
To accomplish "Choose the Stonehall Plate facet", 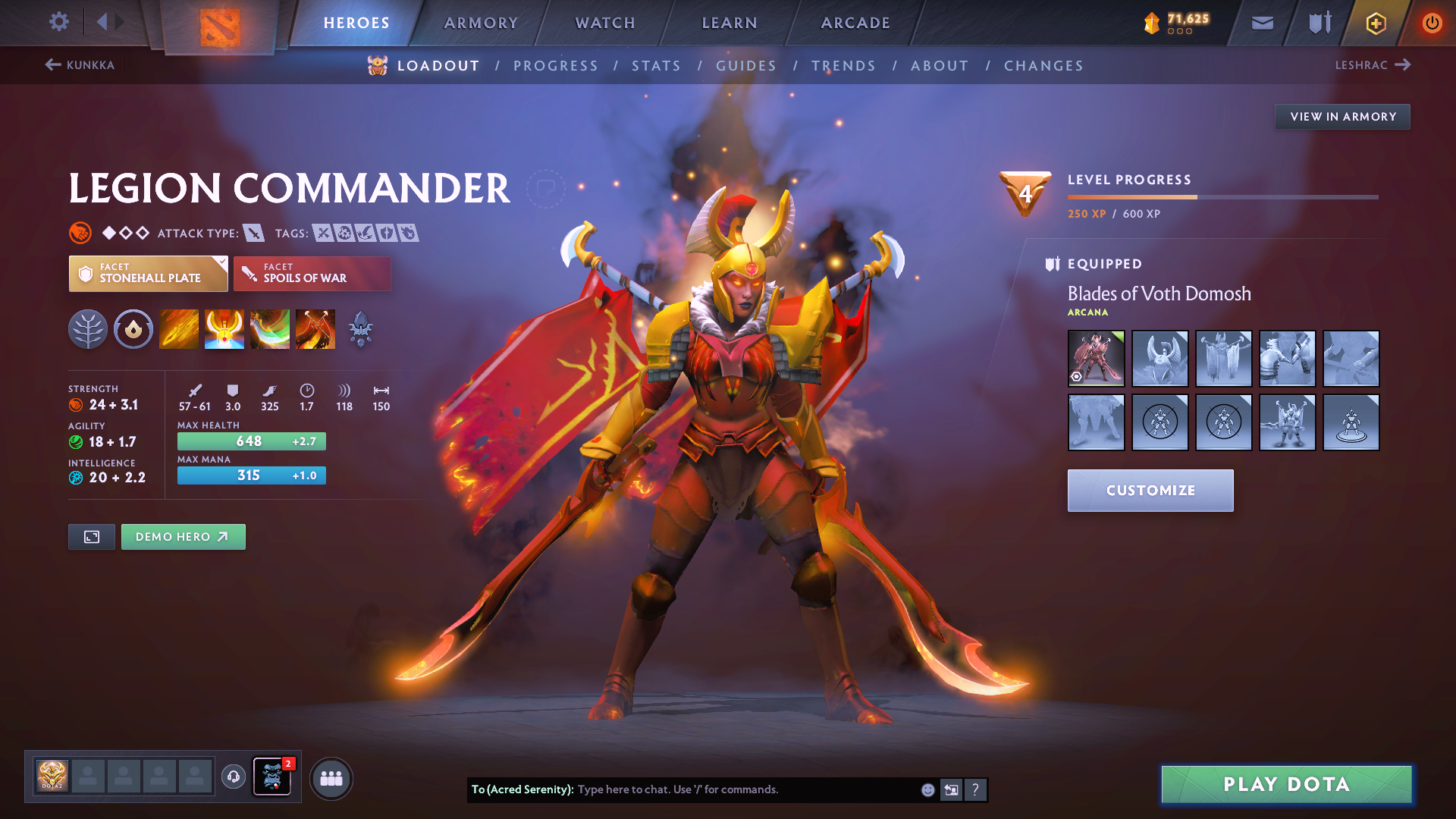I will [148, 274].
